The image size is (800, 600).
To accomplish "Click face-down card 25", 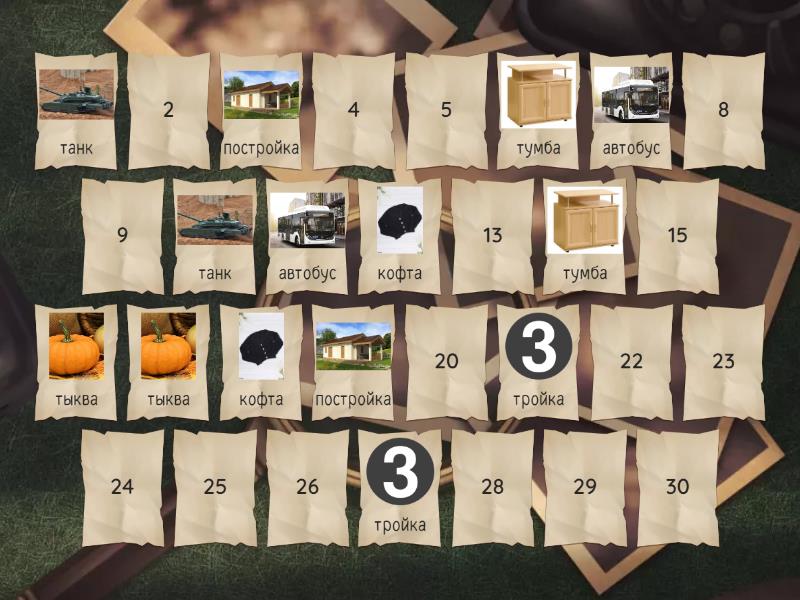I will point(215,488).
